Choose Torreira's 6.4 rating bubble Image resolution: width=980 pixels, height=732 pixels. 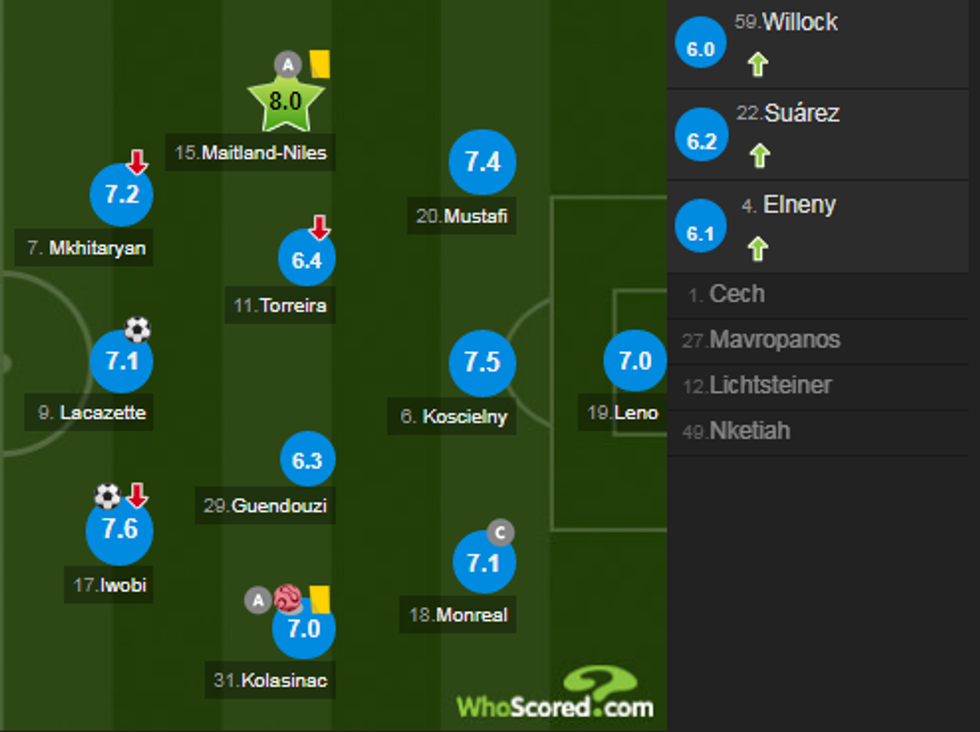307,259
